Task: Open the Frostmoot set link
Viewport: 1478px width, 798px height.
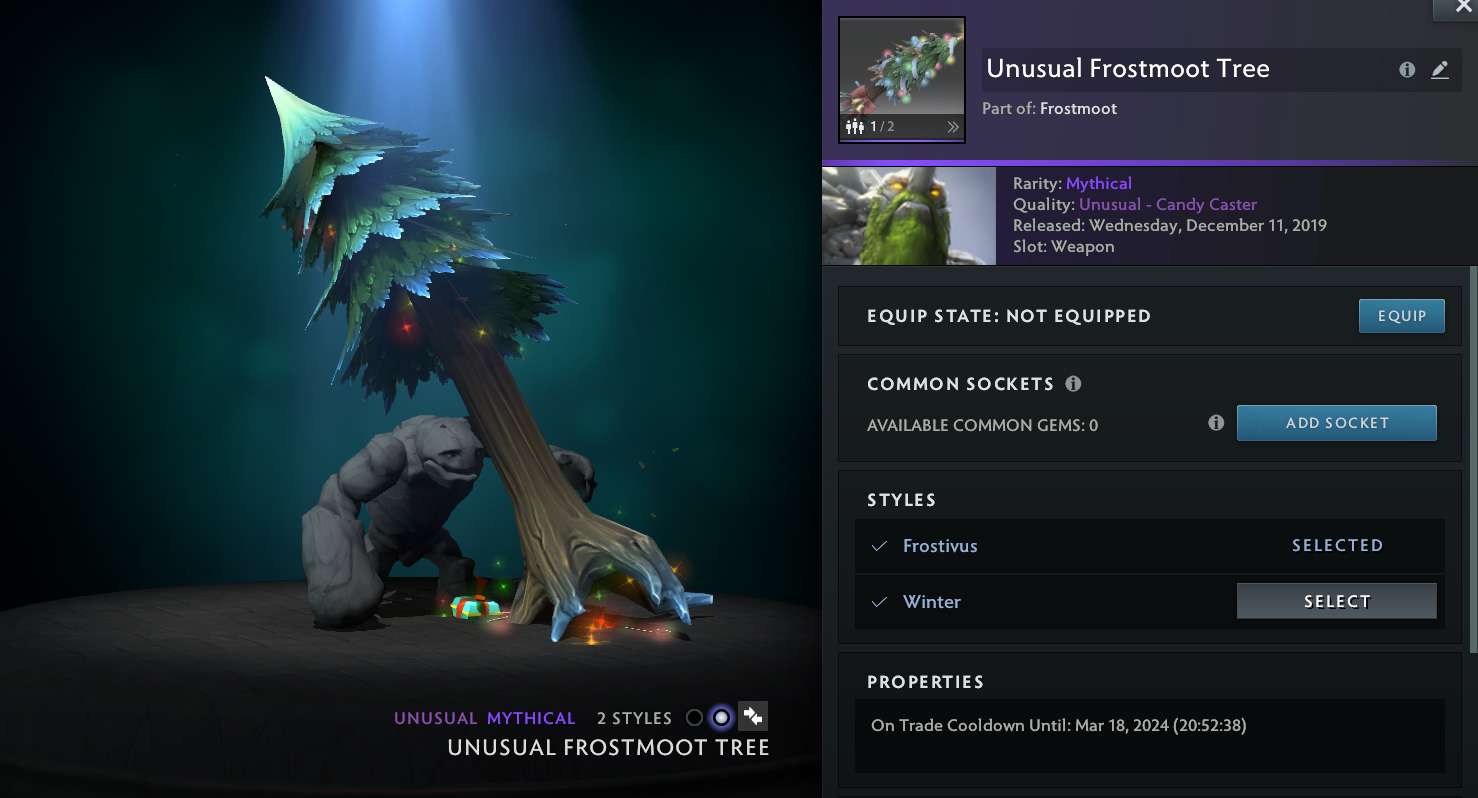Action: pos(1078,108)
